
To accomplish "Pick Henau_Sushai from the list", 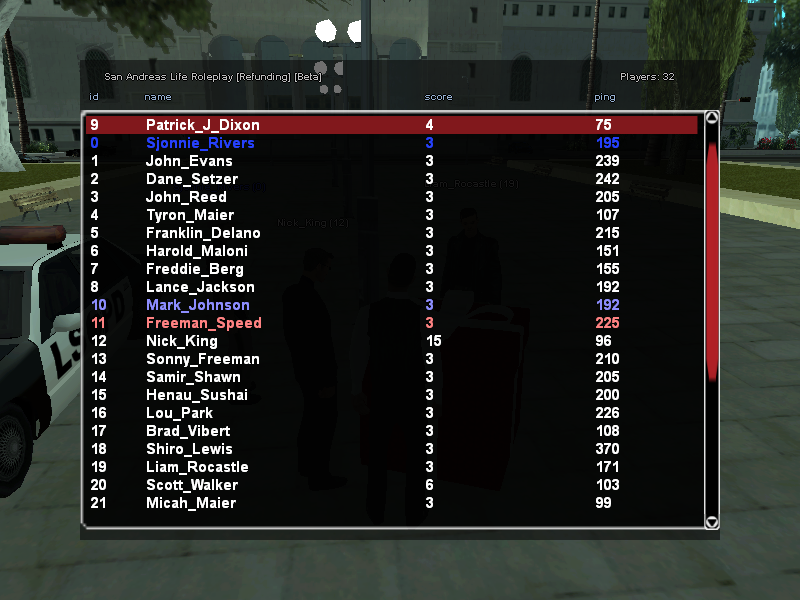I will tap(197, 395).
